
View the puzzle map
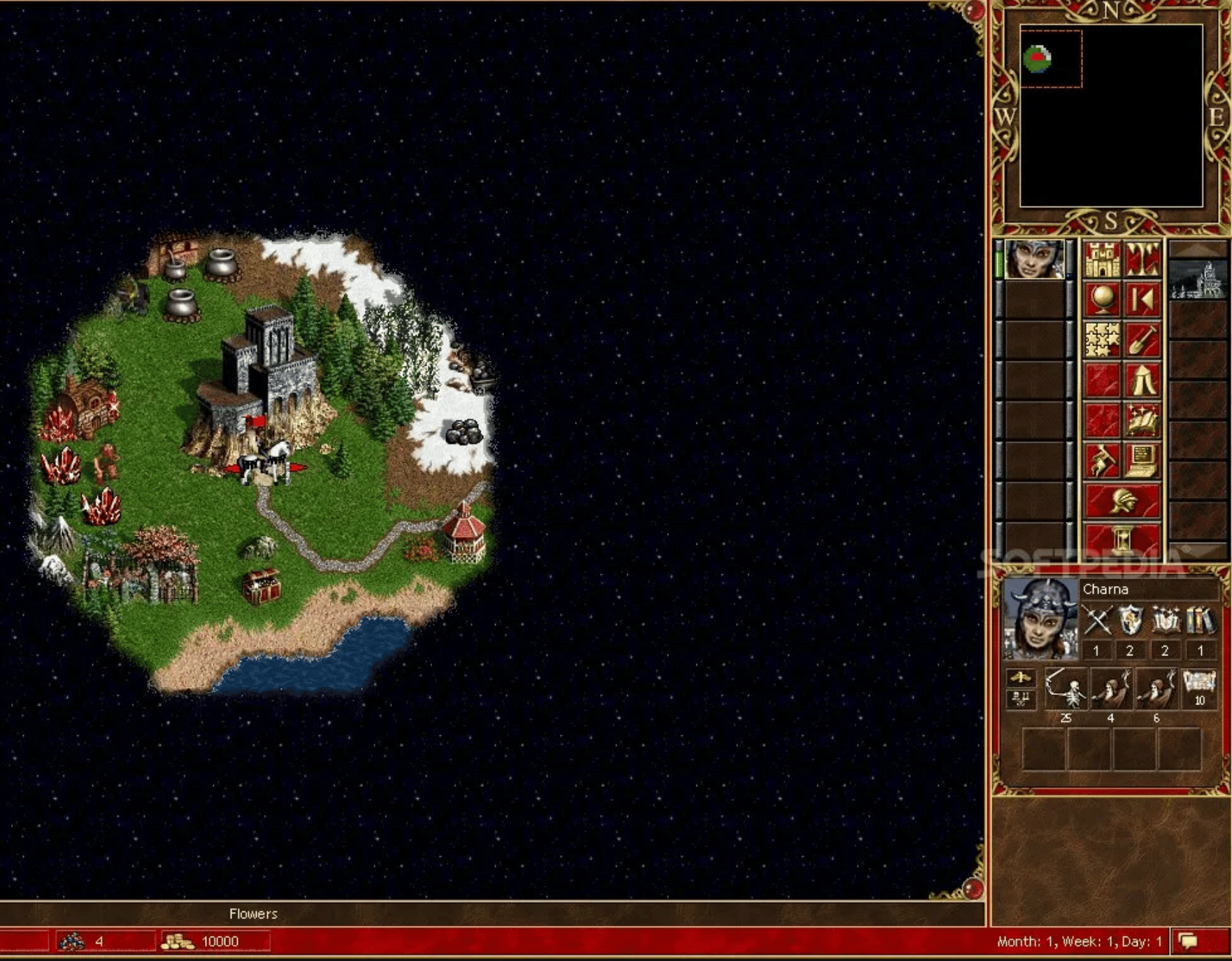click(1102, 340)
